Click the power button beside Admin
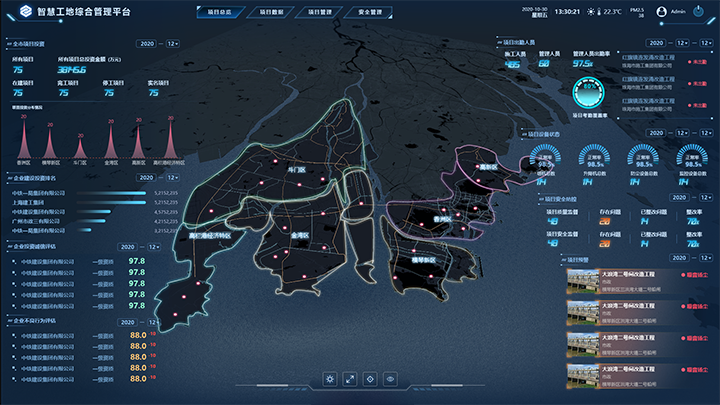The height and width of the screenshot is (405, 720). point(707,12)
